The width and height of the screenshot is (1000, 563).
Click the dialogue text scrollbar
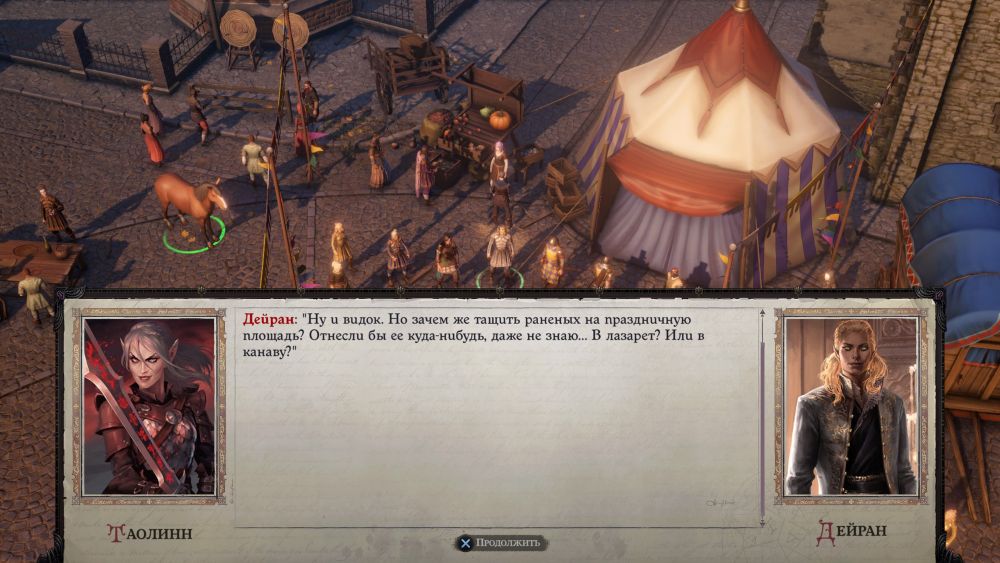click(762, 416)
